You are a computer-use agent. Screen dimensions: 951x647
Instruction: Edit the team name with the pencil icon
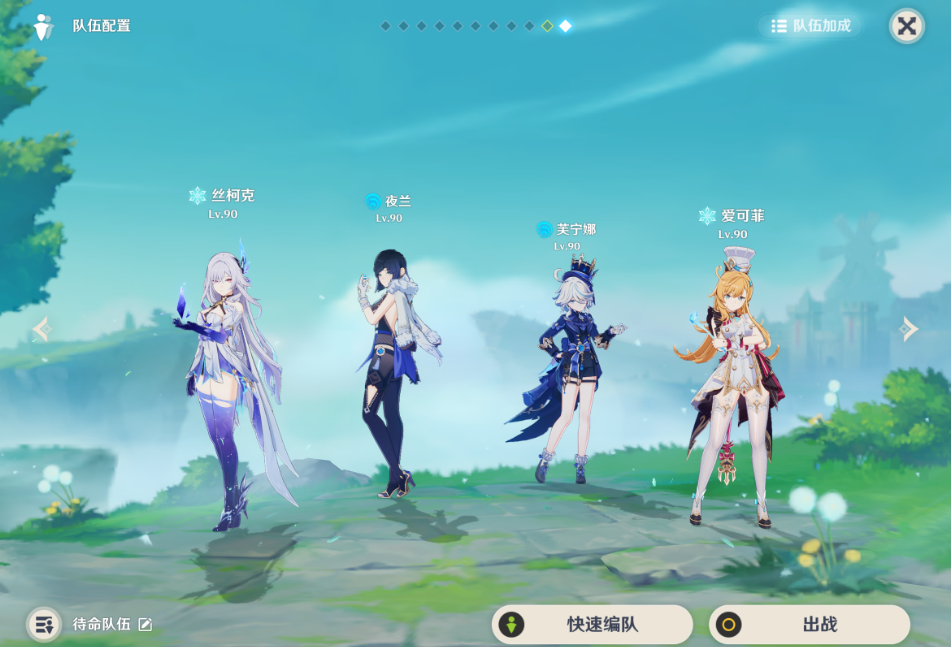(145, 624)
